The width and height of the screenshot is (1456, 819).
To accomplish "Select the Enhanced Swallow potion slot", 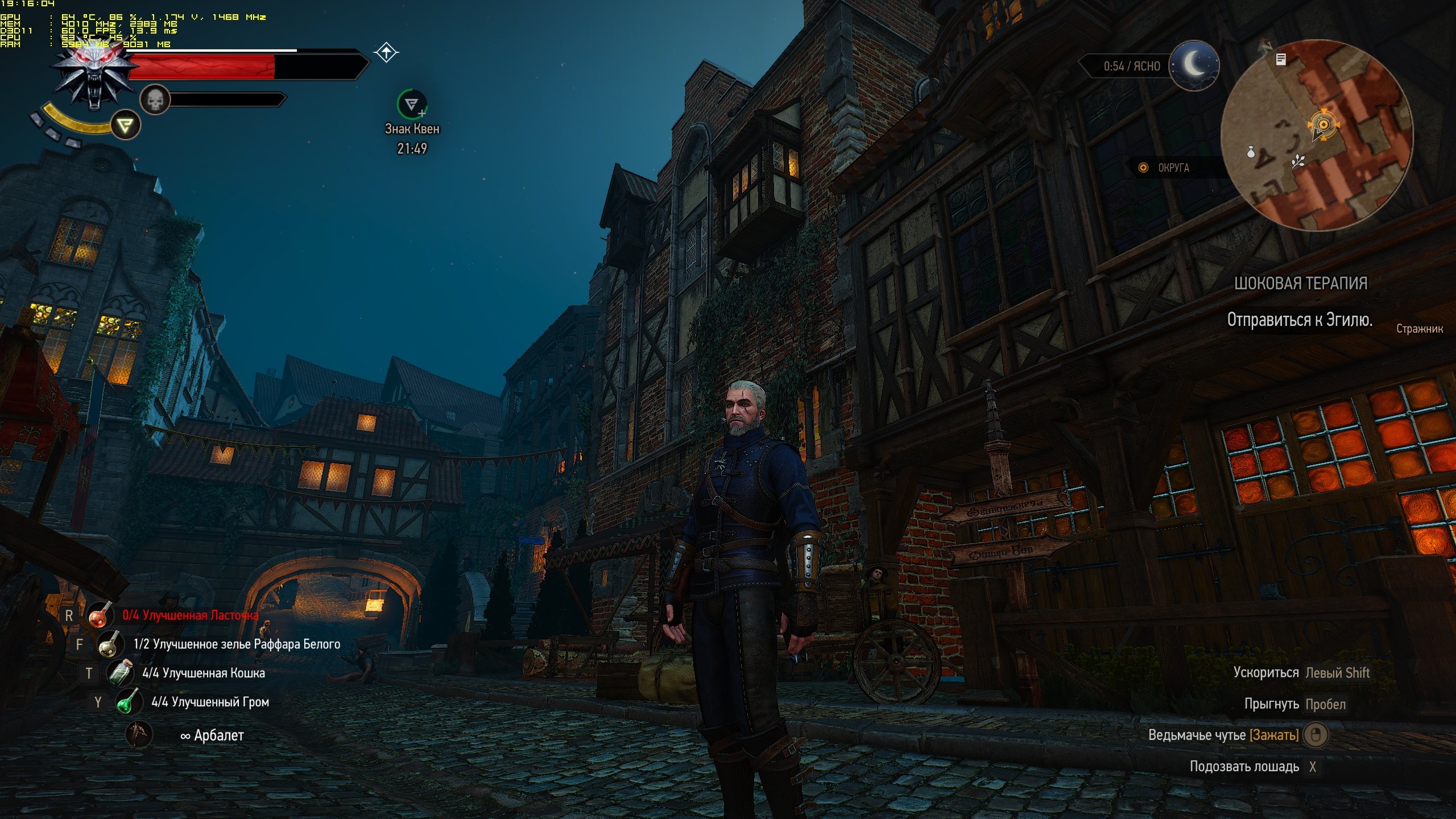I will coord(100,615).
